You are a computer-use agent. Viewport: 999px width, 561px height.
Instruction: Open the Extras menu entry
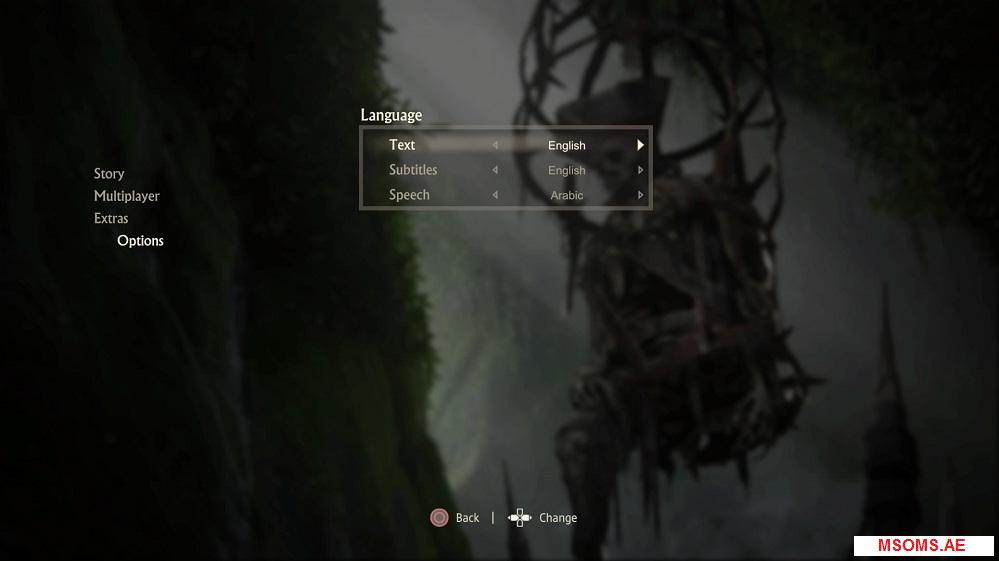coord(111,218)
